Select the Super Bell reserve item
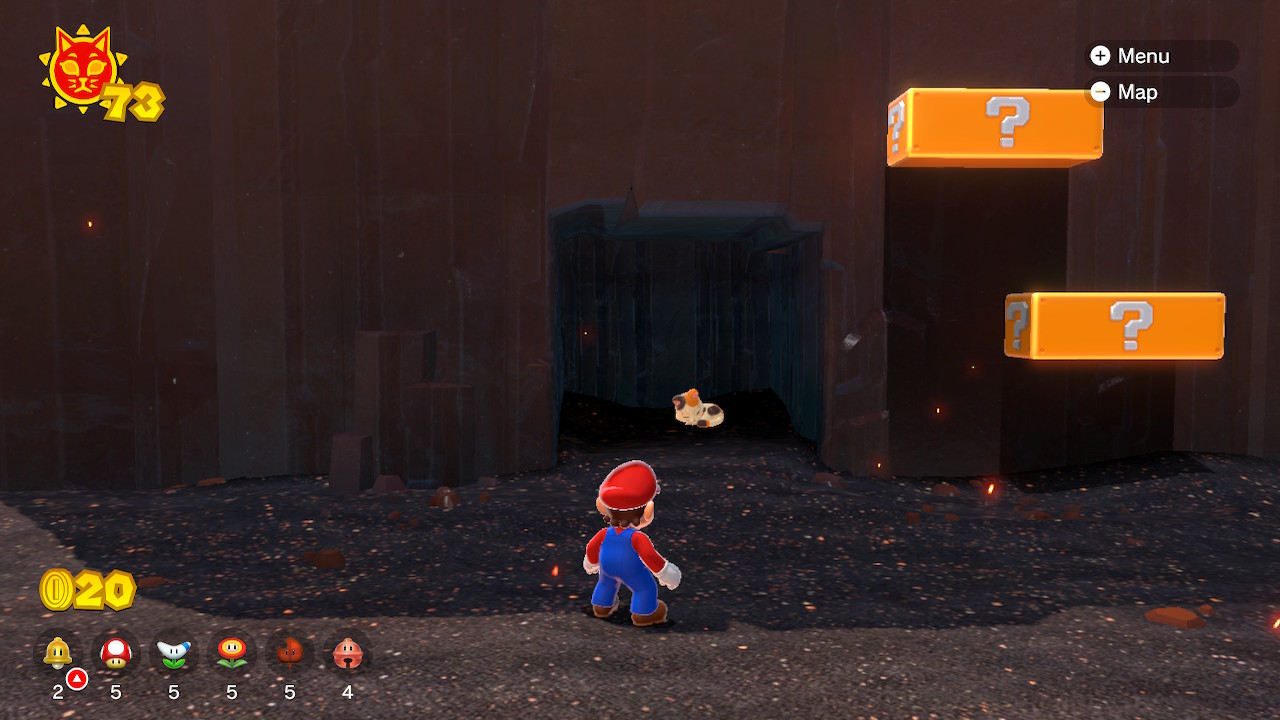 pyautogui.click(x=58, y=653)
